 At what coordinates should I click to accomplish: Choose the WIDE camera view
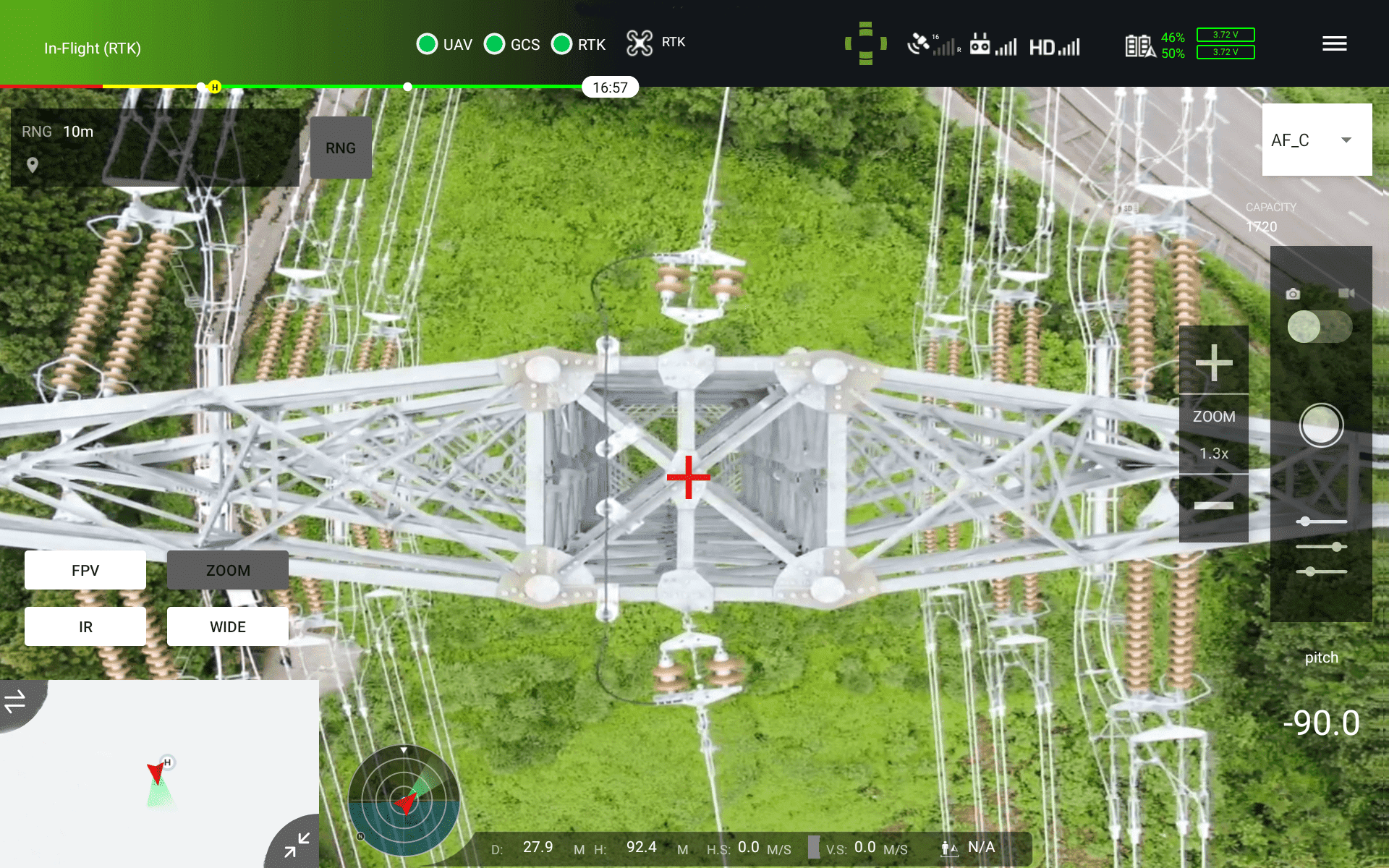coord(228,626)
